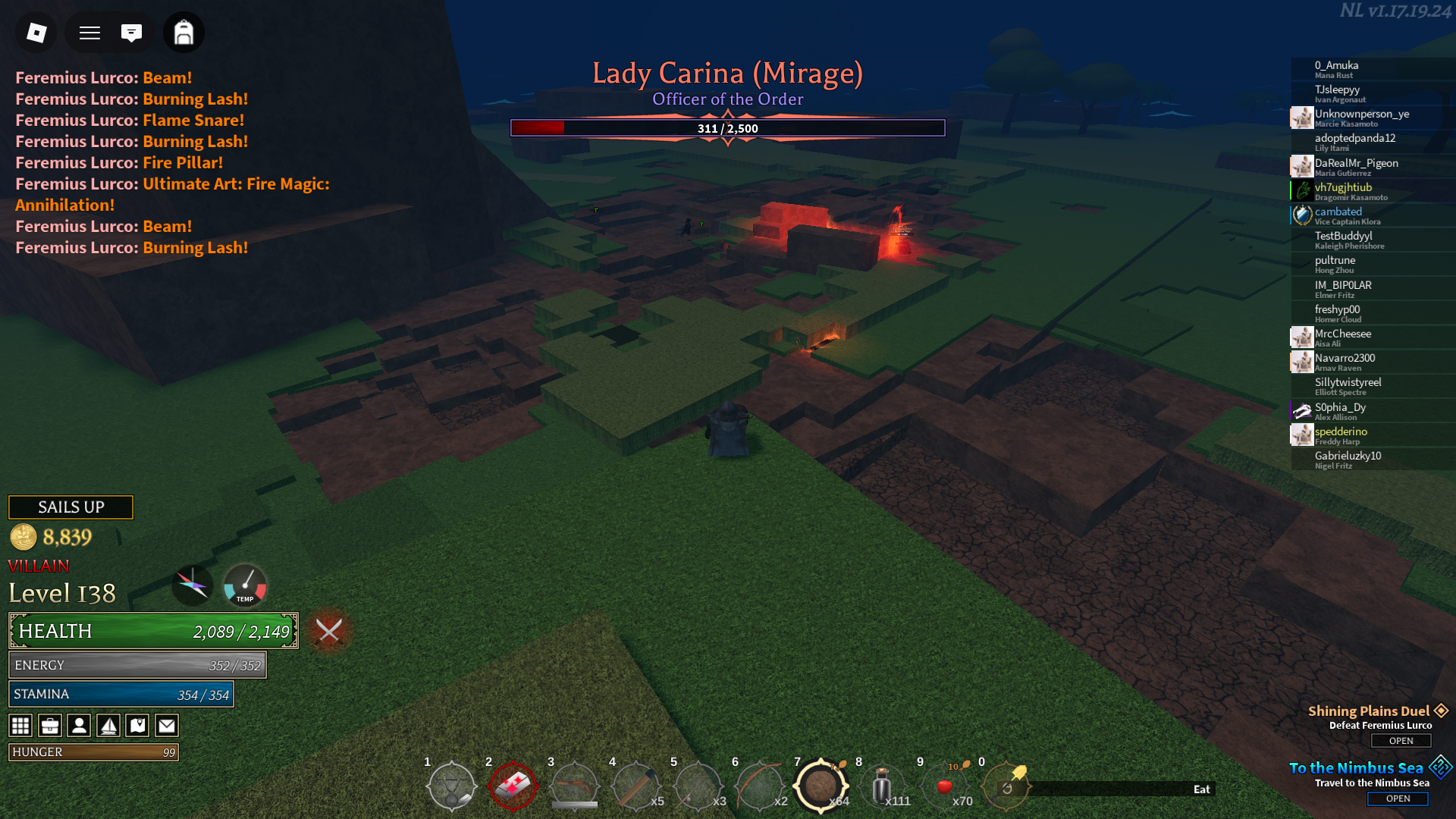Viewport: 1456px width, 819px height.
Task: Open the sailboat ship menu
Action: [x=108, y=726]
